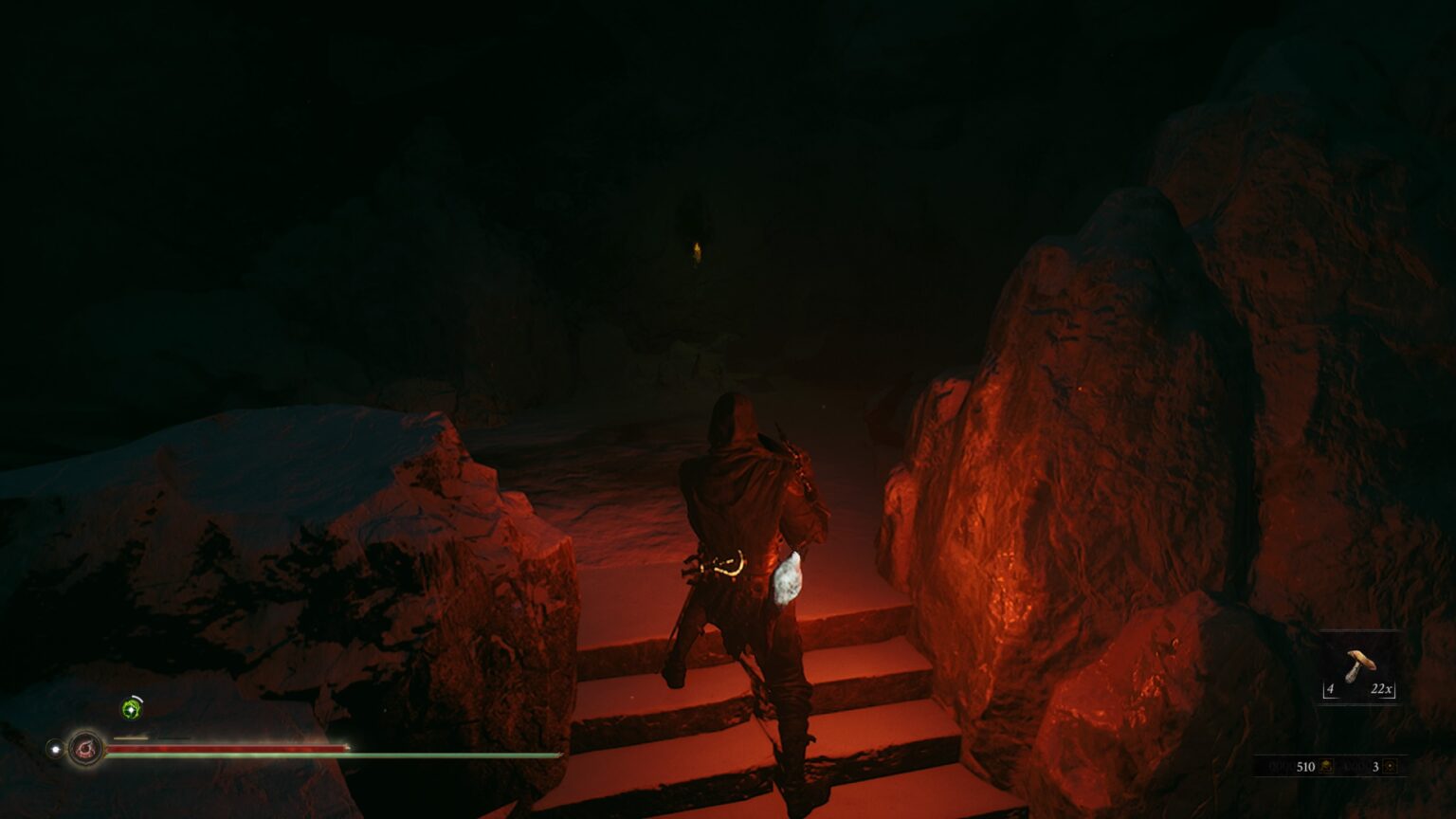Image resolution: width=1456 pixels, height=819 pixels.
Task: Click the 4 hotkey number in the item slot
Action: 1330,689
